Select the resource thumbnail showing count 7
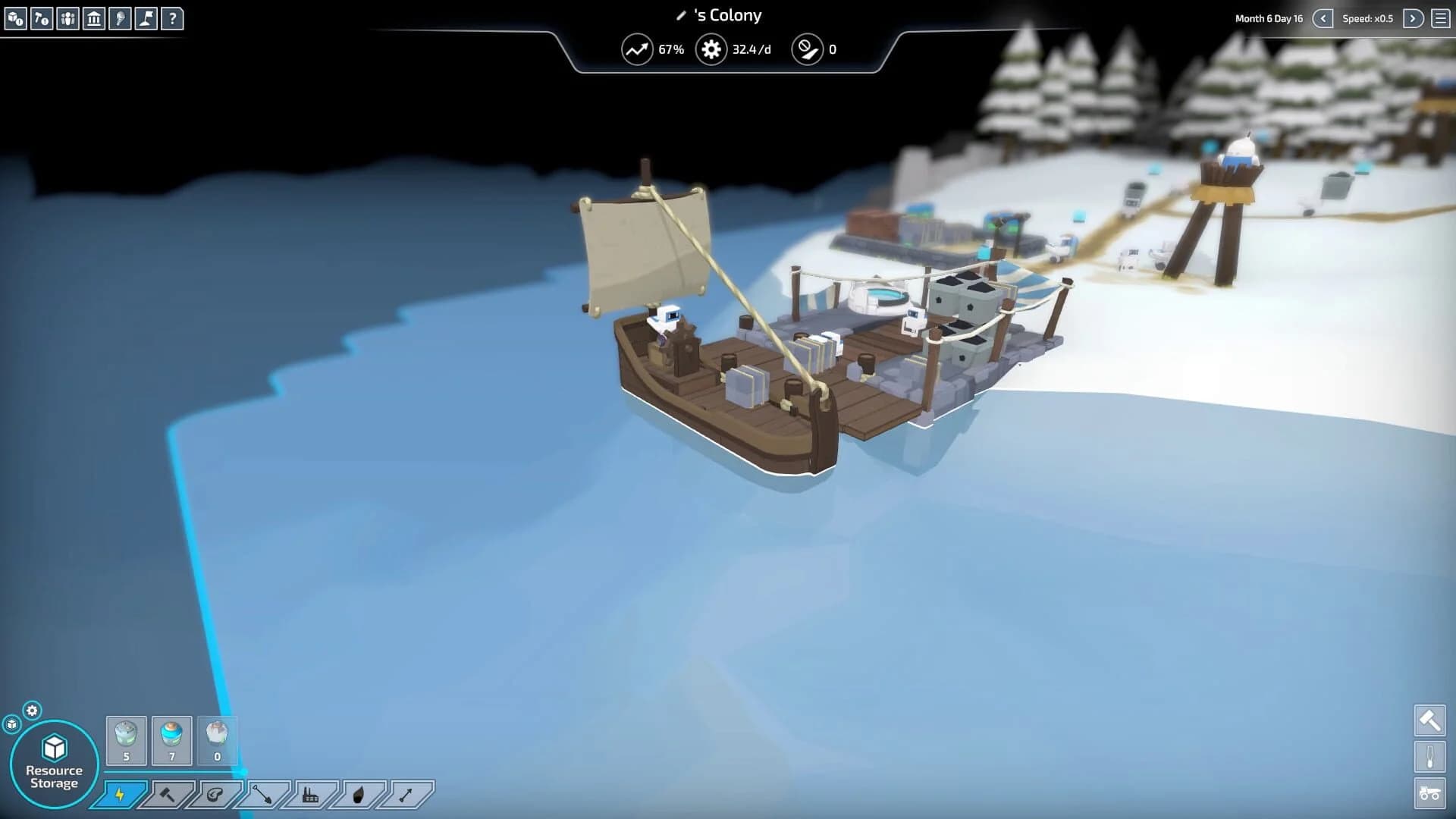This screenshot has width=1456, height=819. [x=171, y=739]
